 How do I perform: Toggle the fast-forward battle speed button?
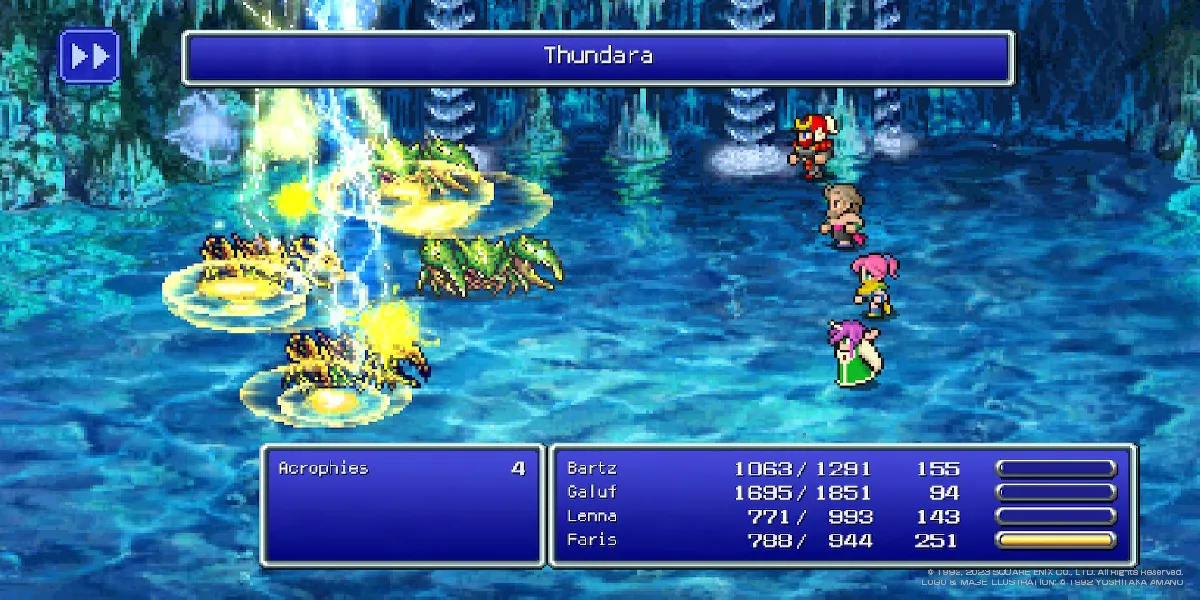(89, 56)
